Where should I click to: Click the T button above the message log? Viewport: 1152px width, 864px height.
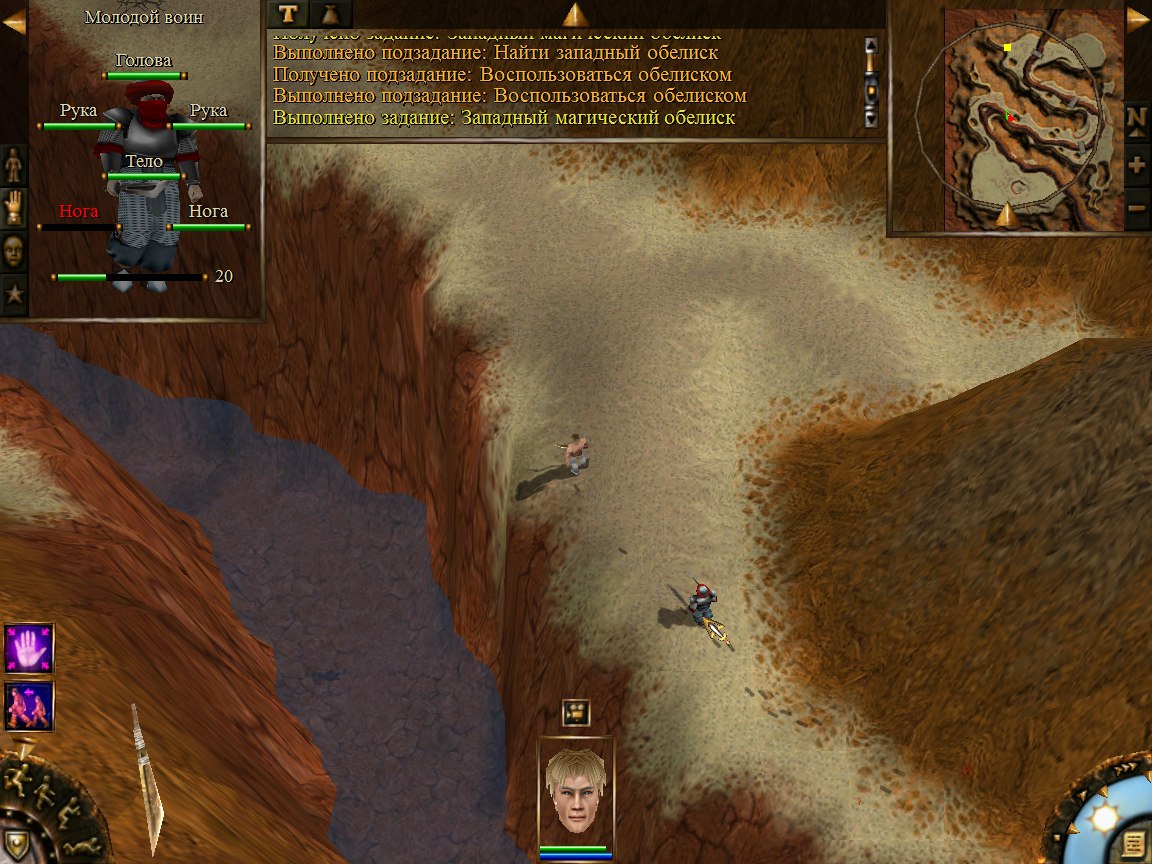[x=289, y=13]
